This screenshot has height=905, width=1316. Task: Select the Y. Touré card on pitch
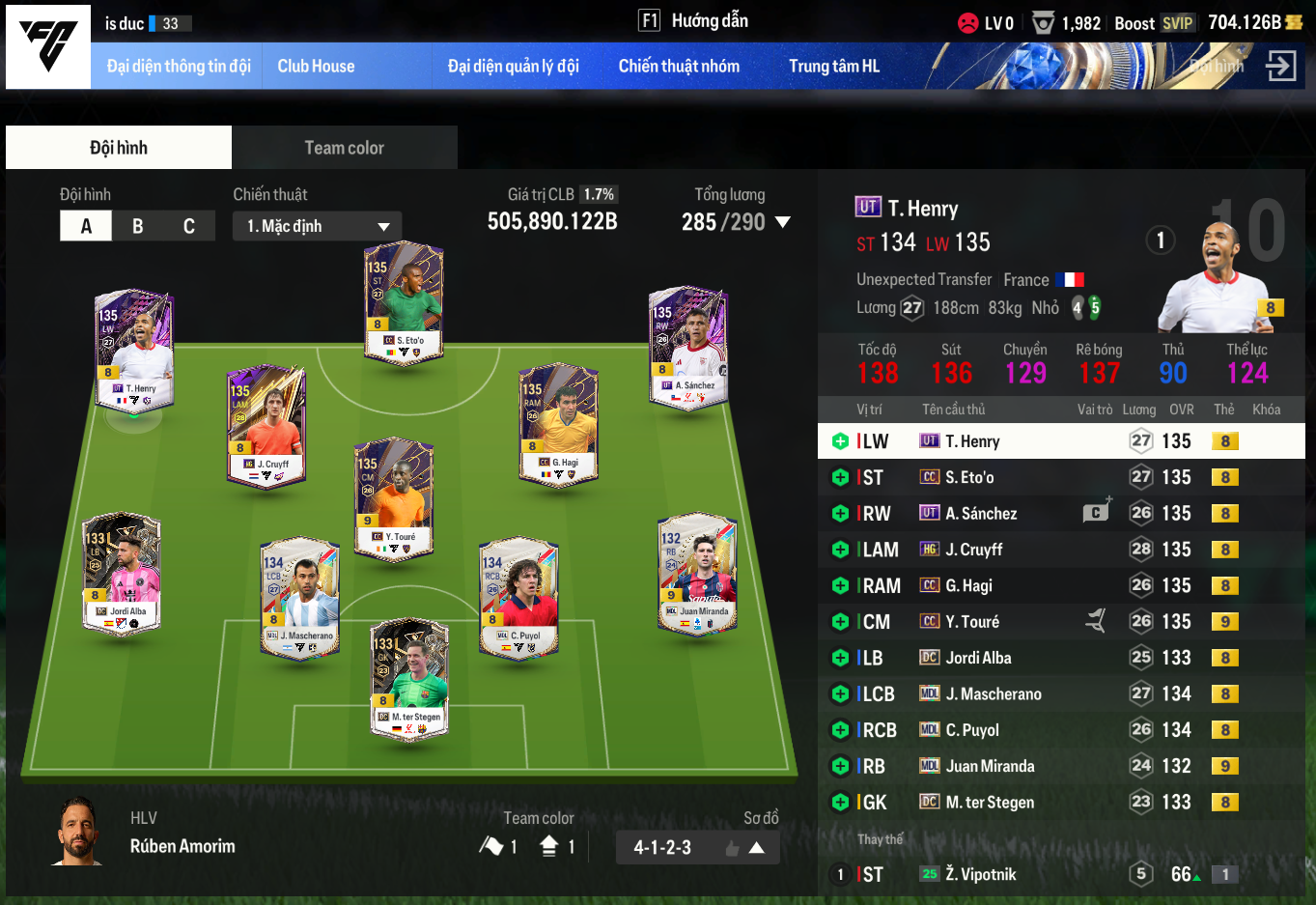point(394,498)
